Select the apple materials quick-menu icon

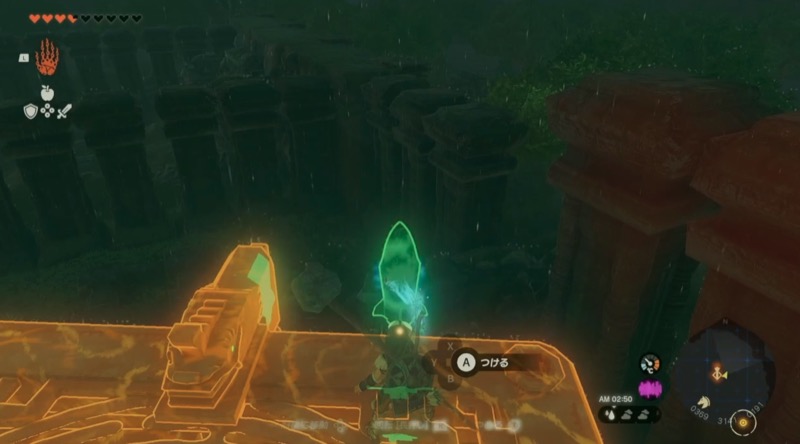click(47, 91)
